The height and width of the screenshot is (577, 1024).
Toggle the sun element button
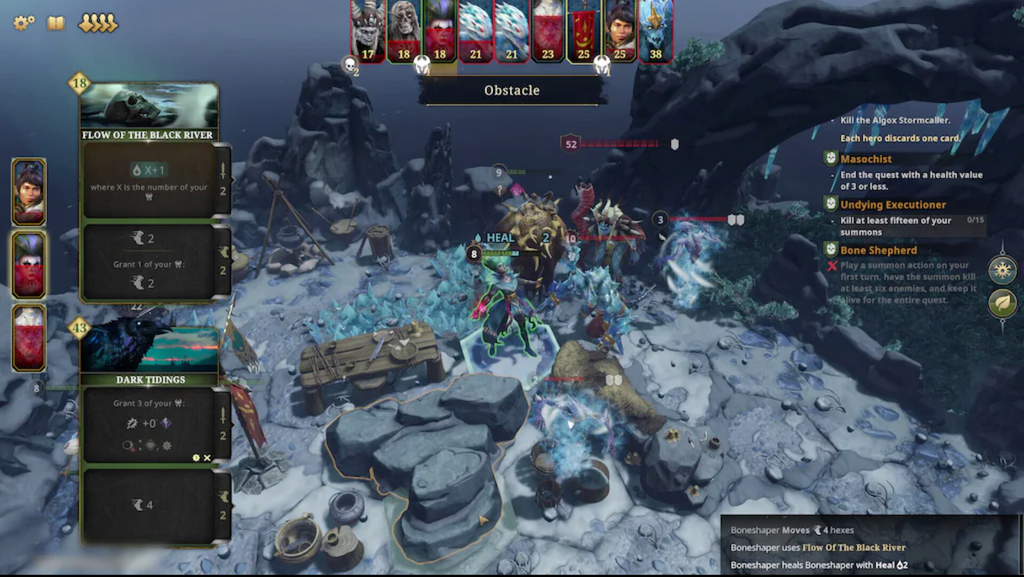tap(1002, 269)
